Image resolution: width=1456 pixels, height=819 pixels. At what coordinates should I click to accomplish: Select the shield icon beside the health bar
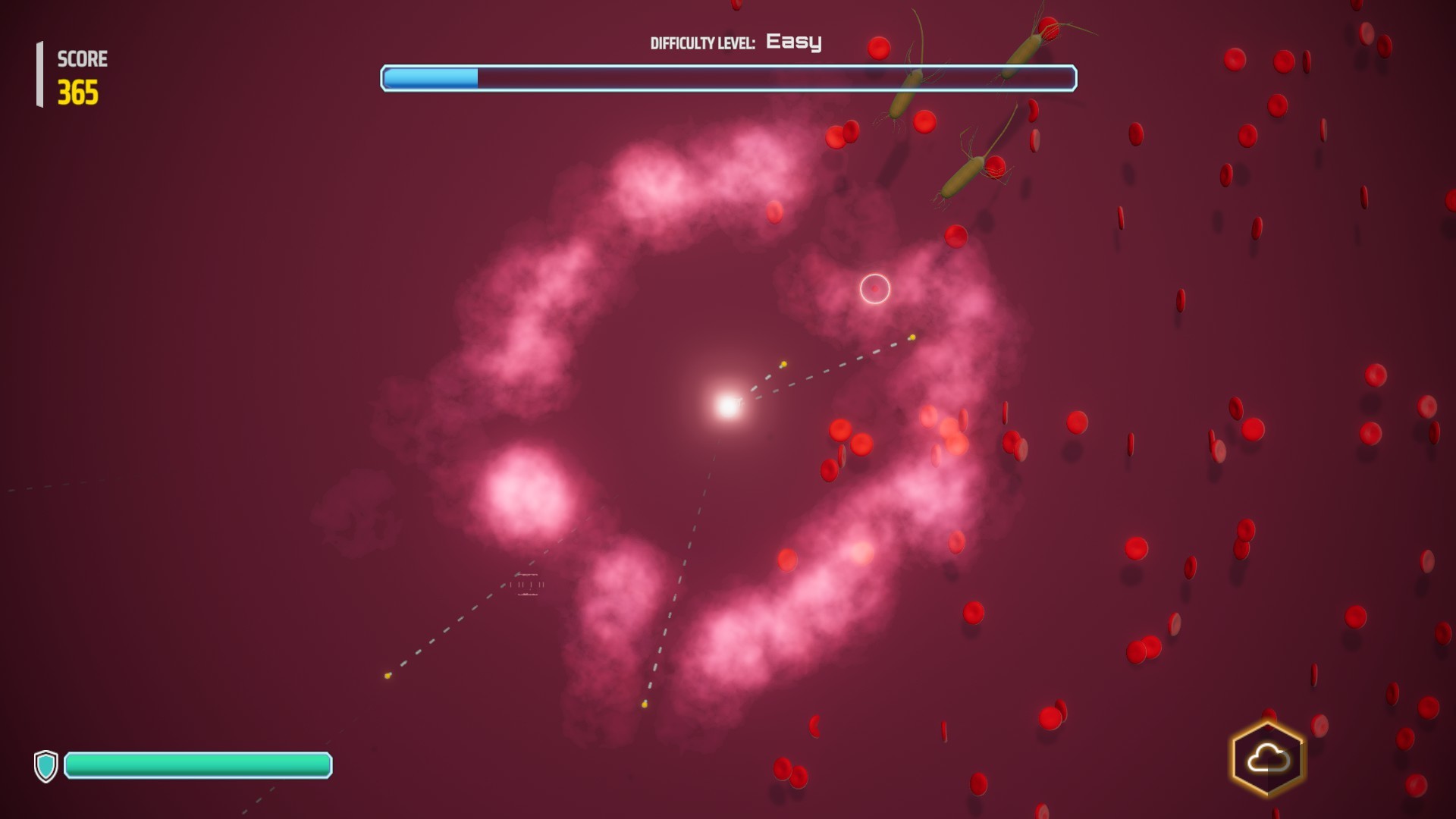47,767
